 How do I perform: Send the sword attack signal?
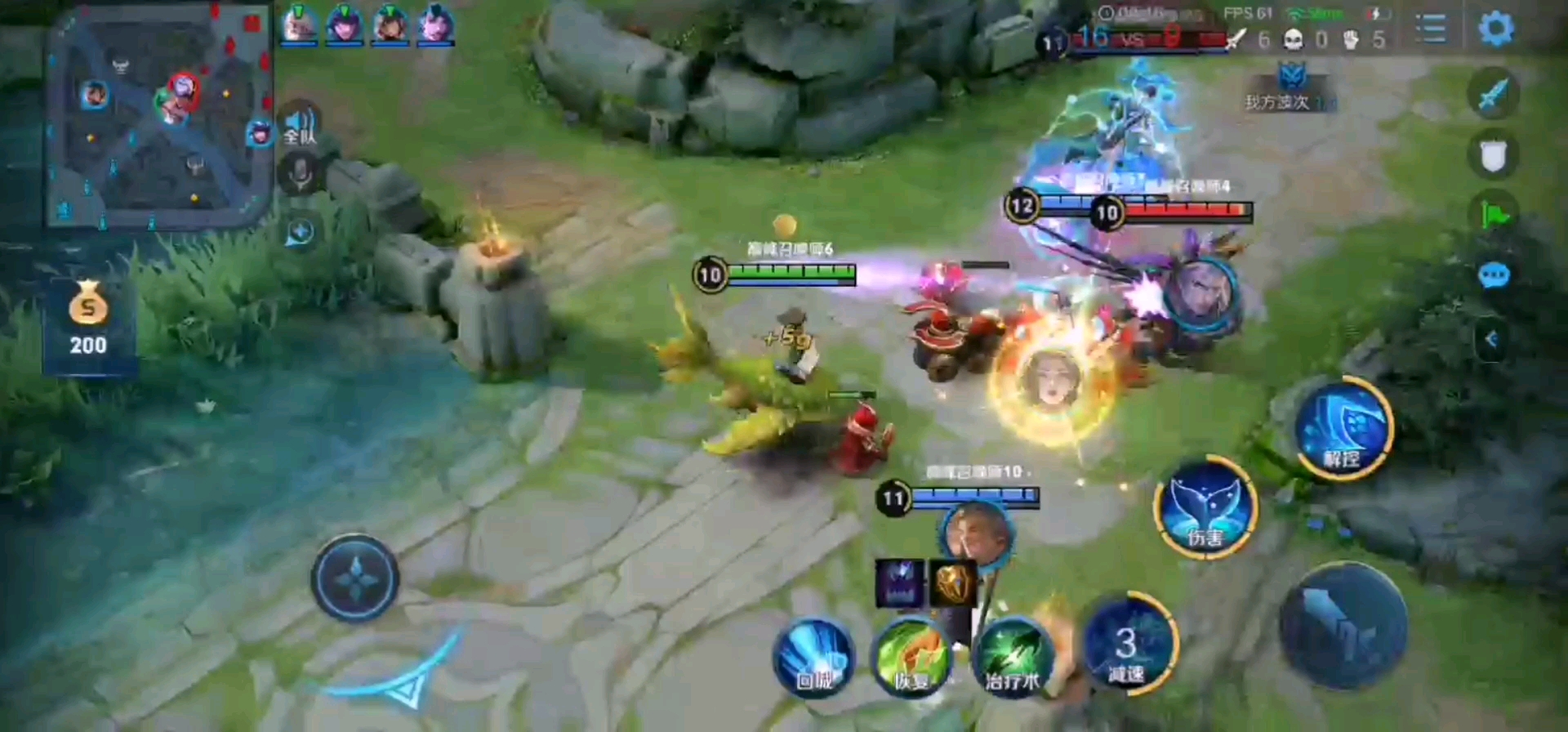tap(1493, 94)
